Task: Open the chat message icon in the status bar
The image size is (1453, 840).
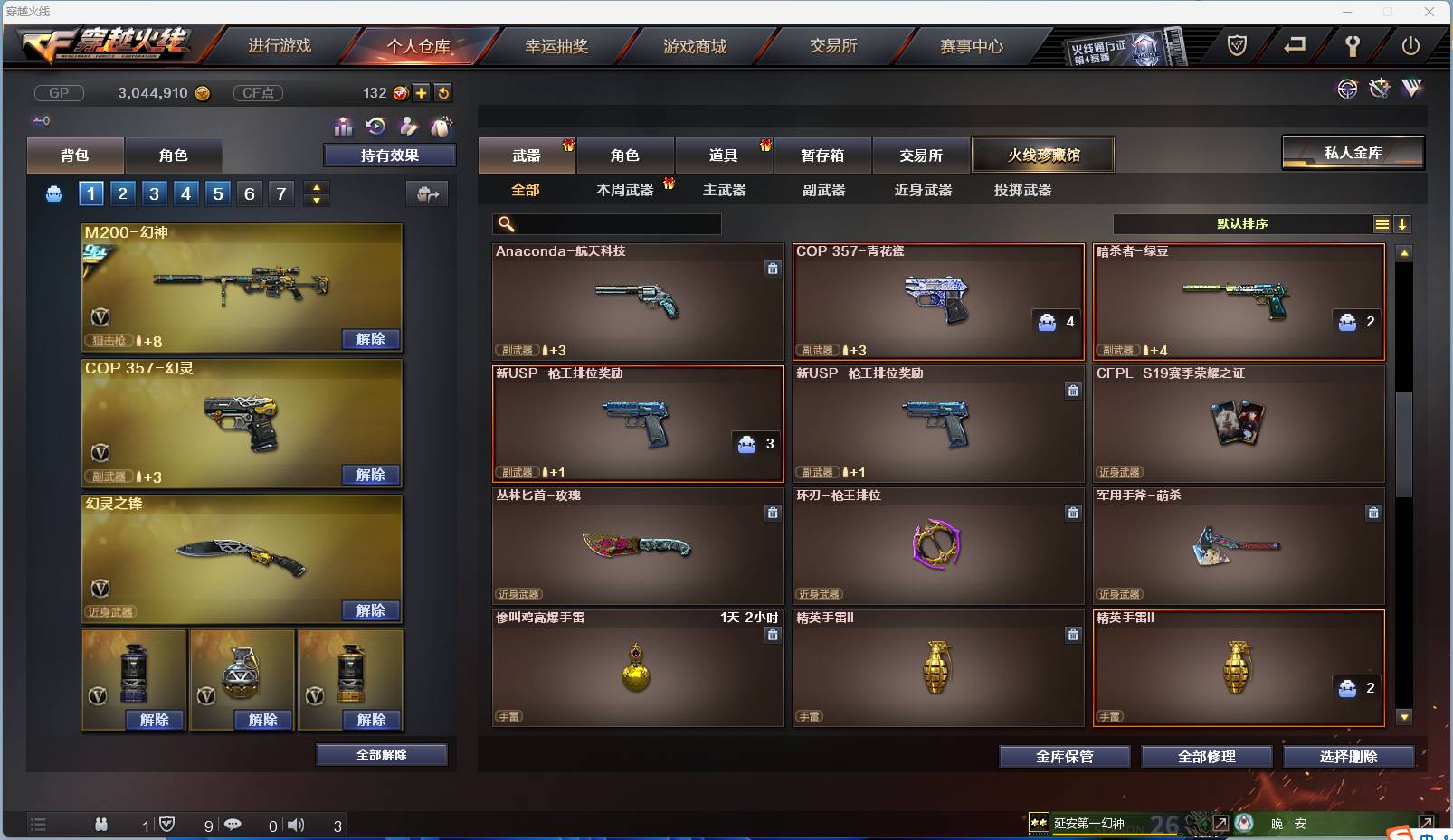Action: tap(233, 824)
